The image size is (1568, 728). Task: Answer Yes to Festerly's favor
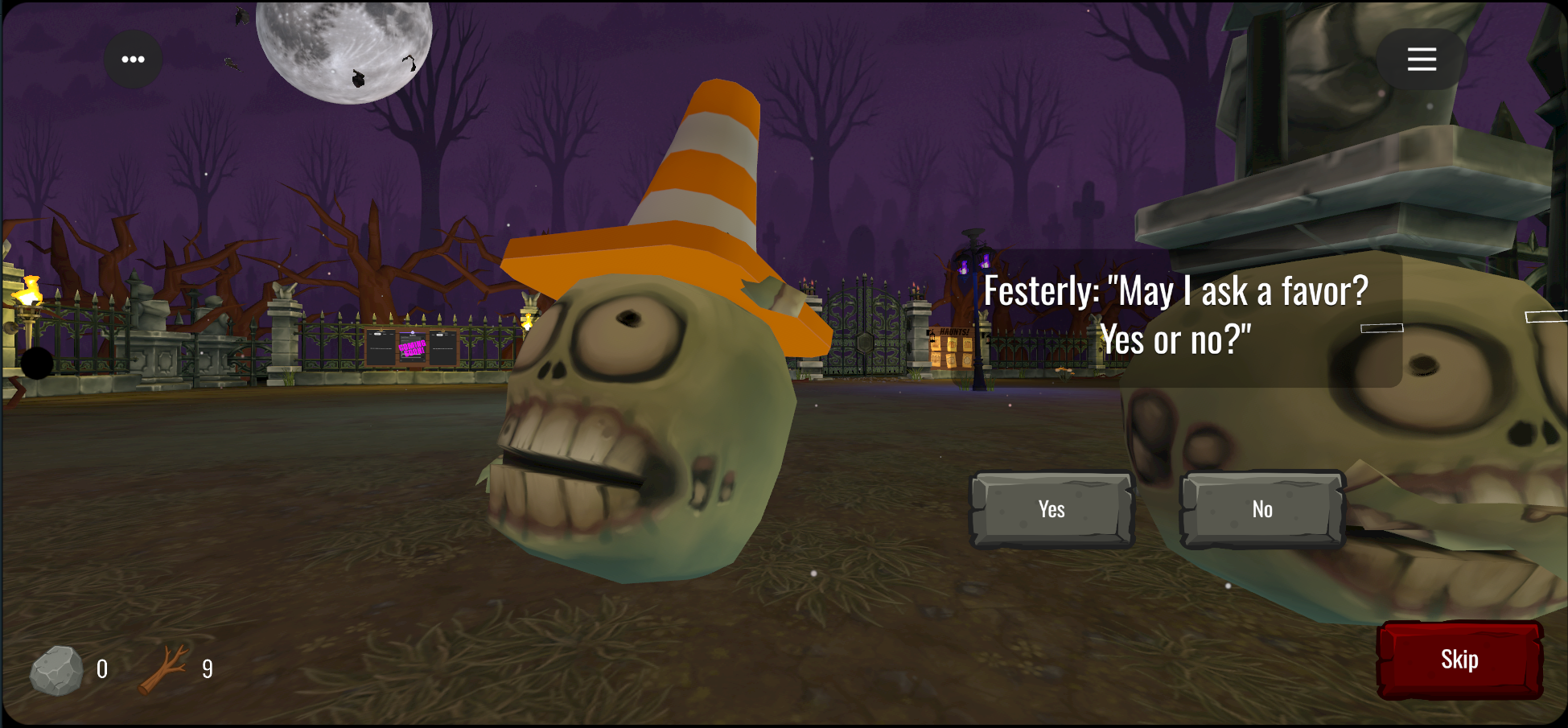coord(1052,509)
